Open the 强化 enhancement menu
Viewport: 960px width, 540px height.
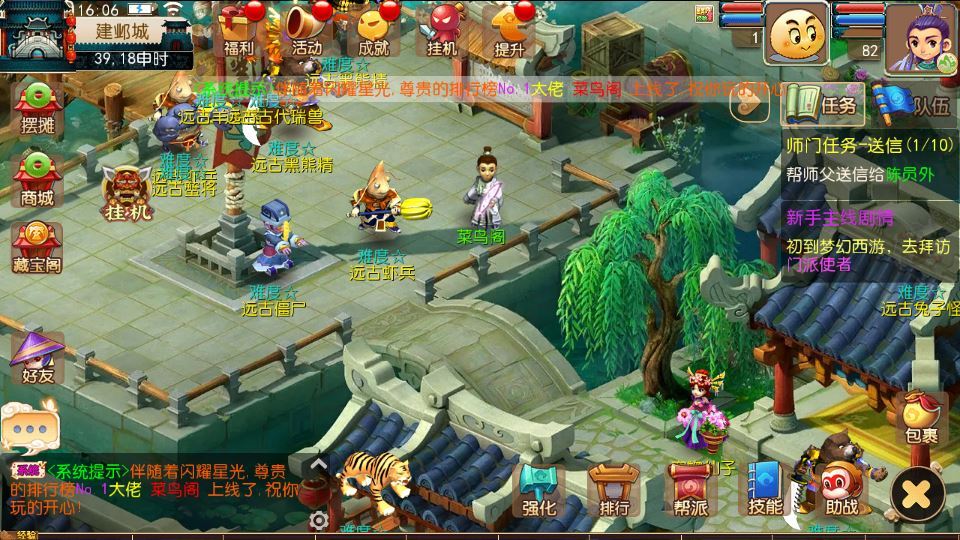pos(539,490)
